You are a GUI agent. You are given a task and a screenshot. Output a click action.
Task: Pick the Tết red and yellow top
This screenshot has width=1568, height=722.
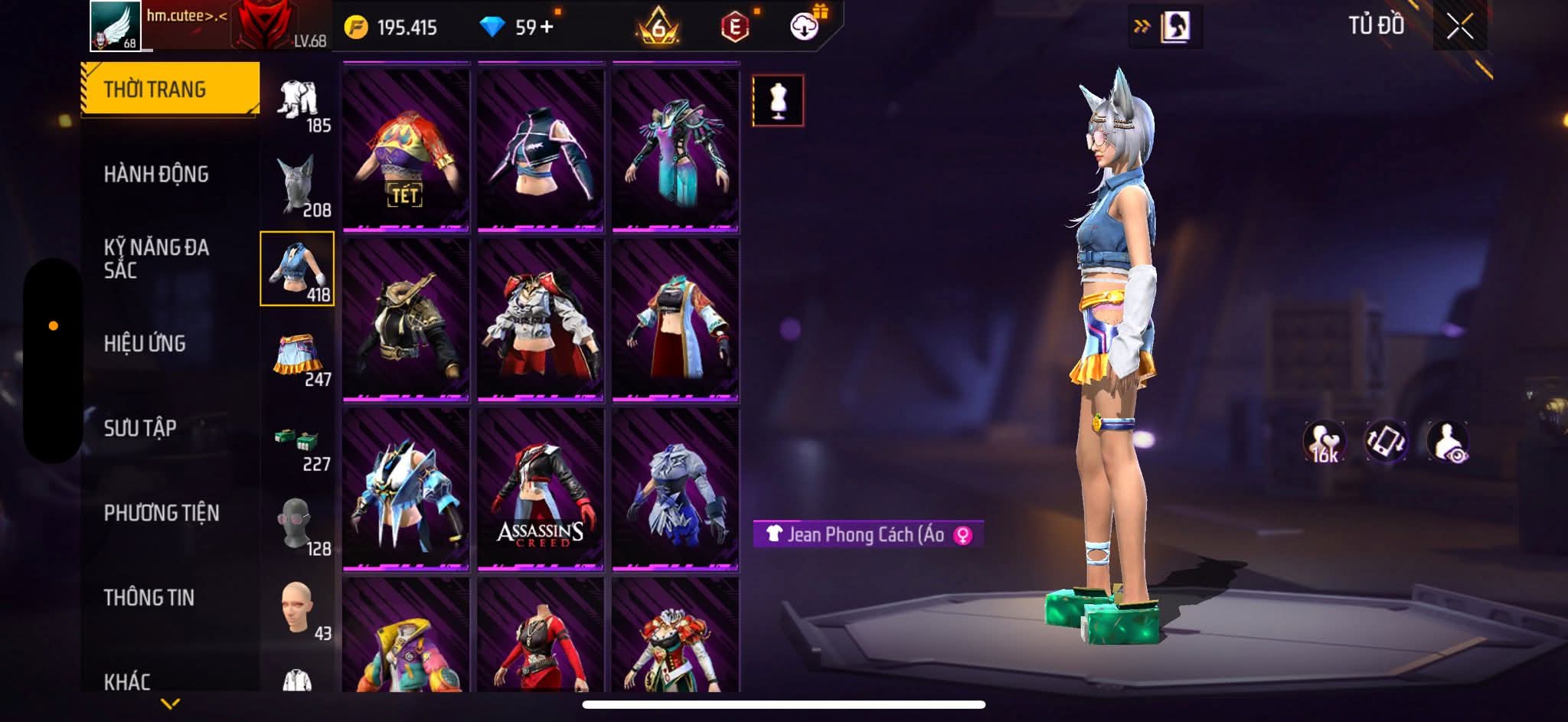pos(406,149)
